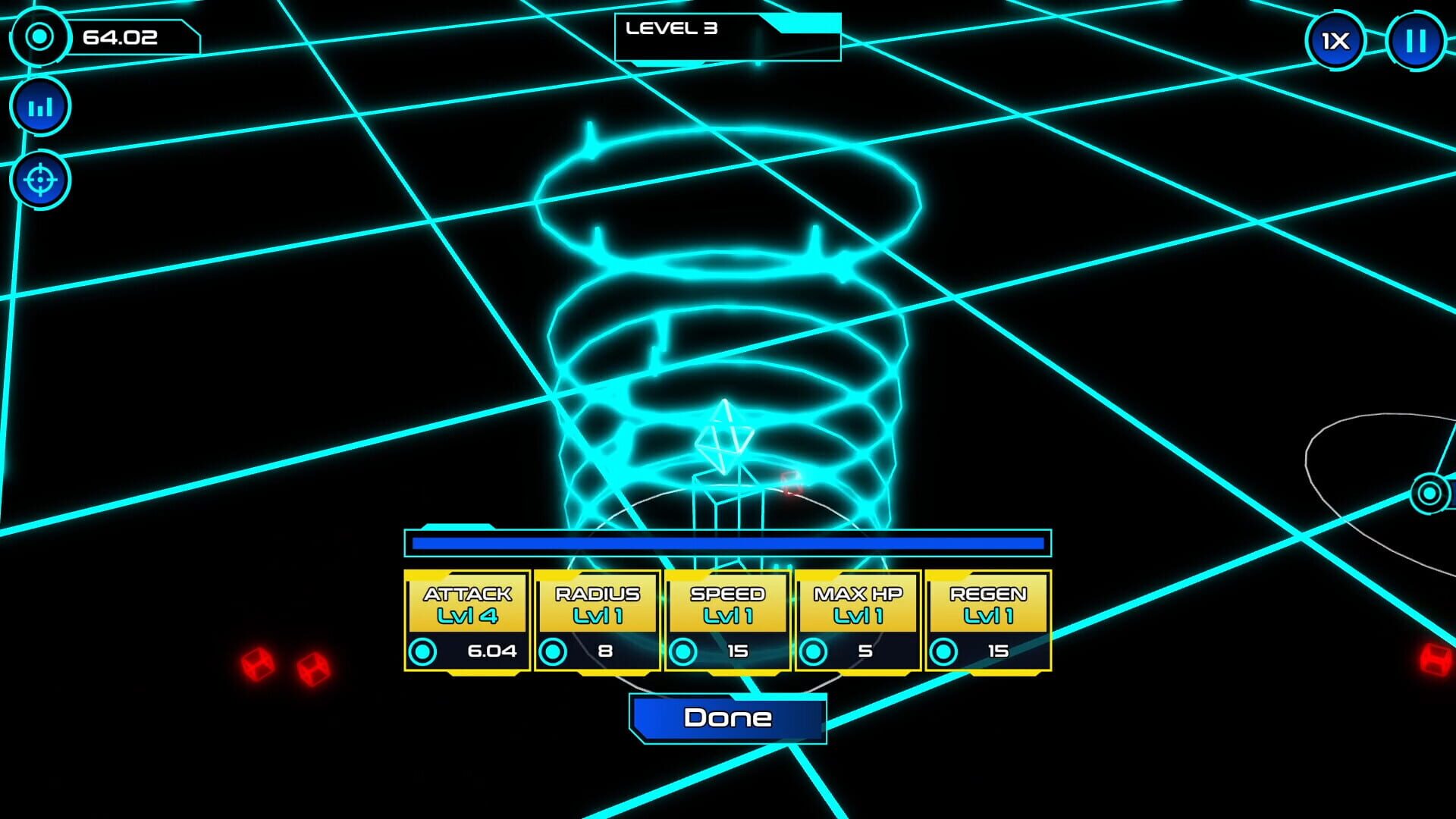The width and height of the screenshot is (1456, 819).
Task: Toggle game speed using the 1X button
Action: click(1336, 42)
